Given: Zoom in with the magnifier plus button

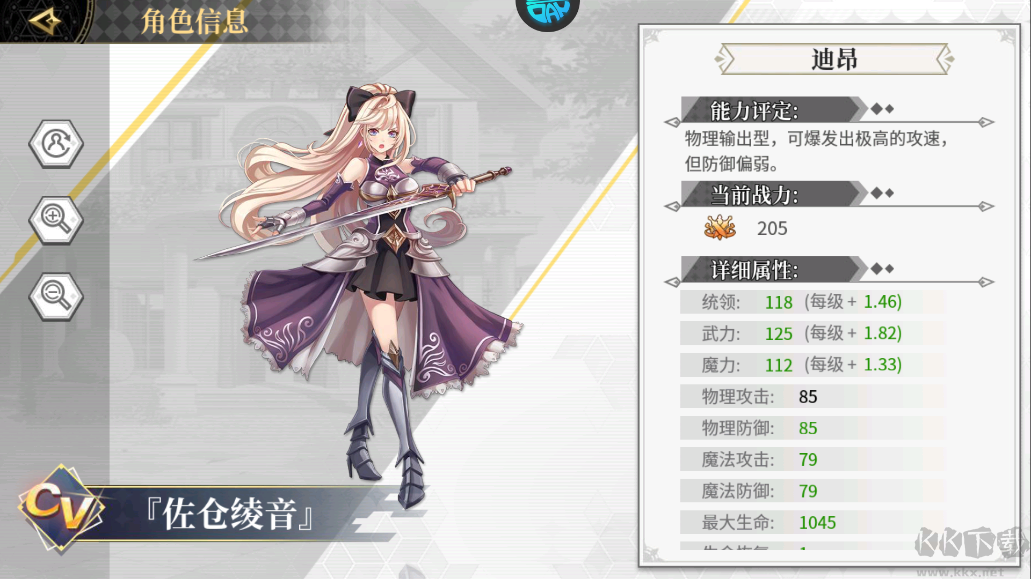Looking at the screenshot, I should pos(56,218).
